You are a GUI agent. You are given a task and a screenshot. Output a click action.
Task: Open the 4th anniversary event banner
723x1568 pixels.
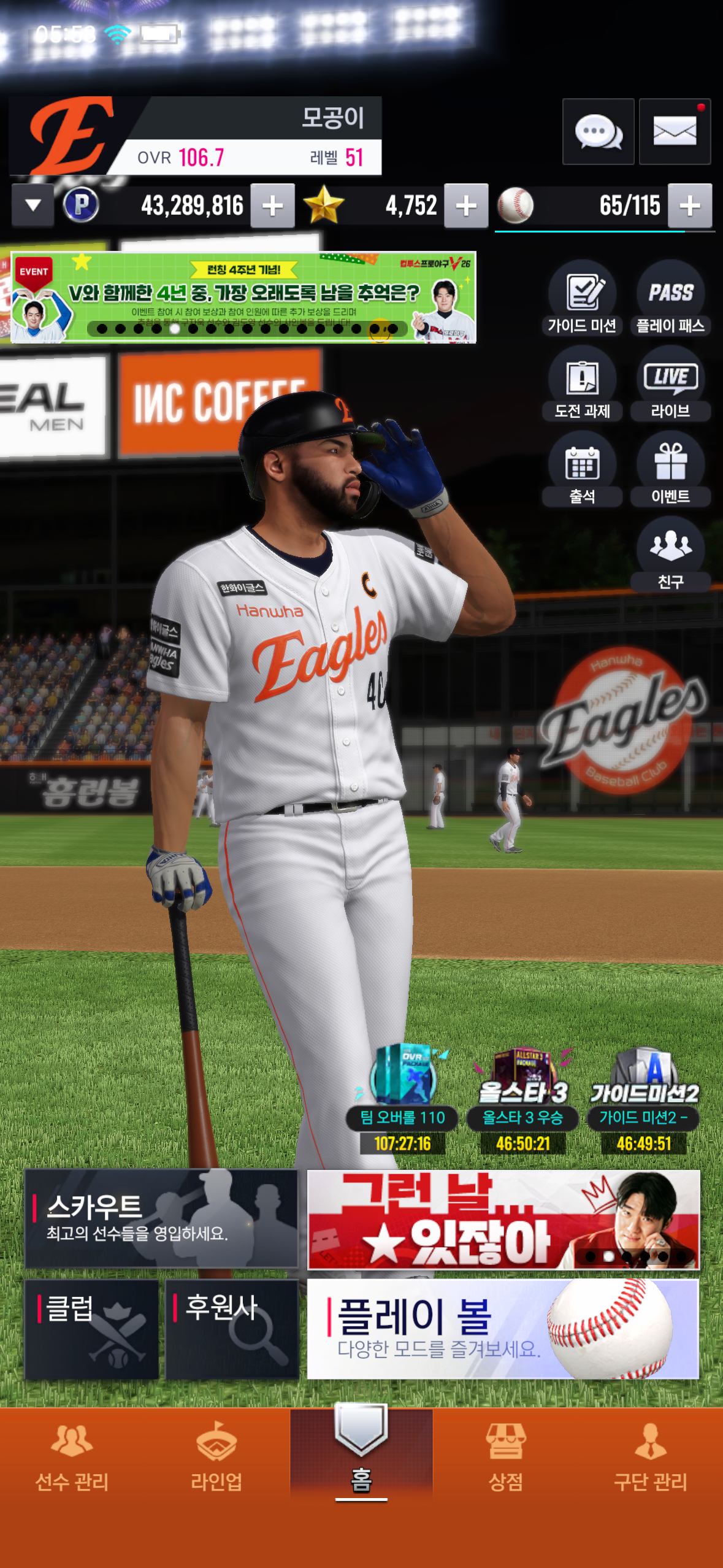[x=243, y=298]
